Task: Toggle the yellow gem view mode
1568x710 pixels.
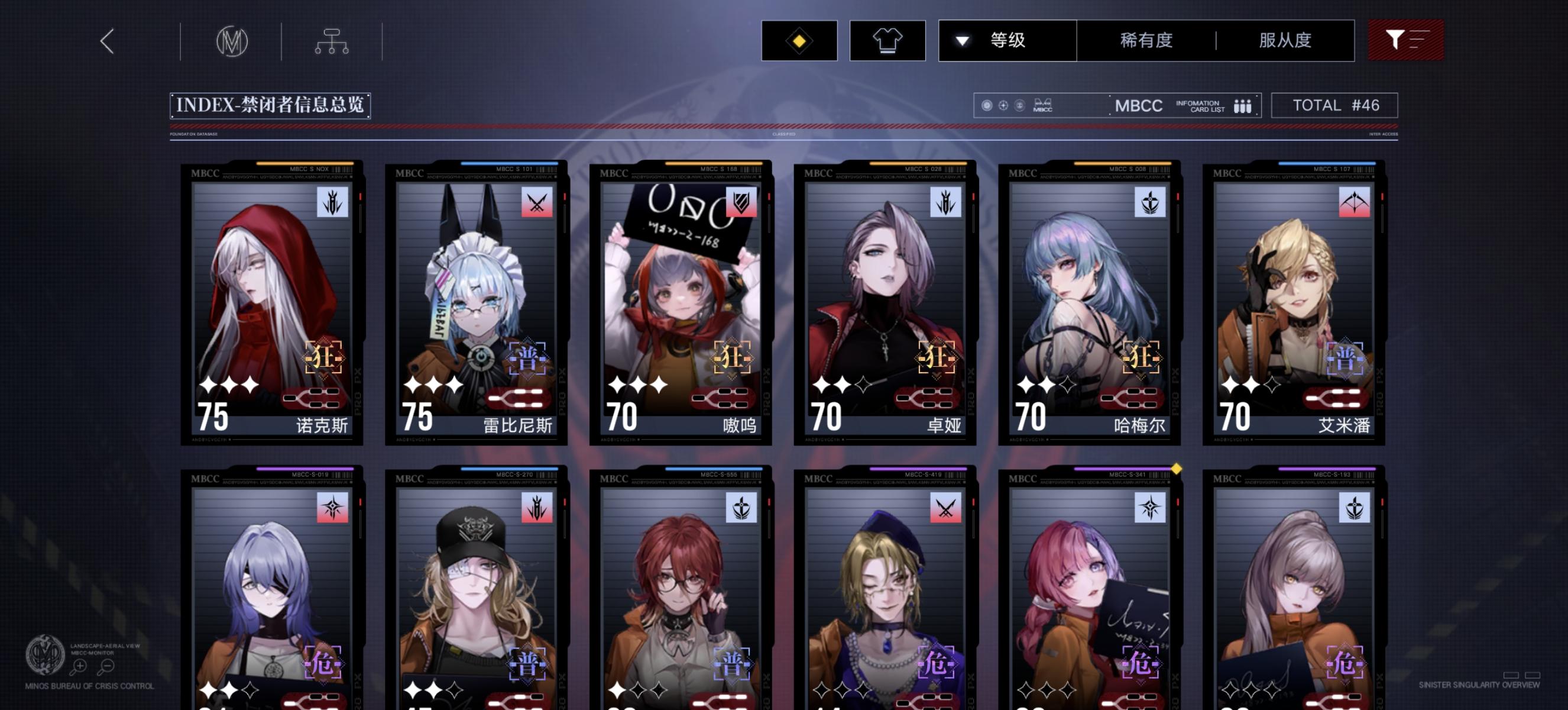Action: pos(799,40)
